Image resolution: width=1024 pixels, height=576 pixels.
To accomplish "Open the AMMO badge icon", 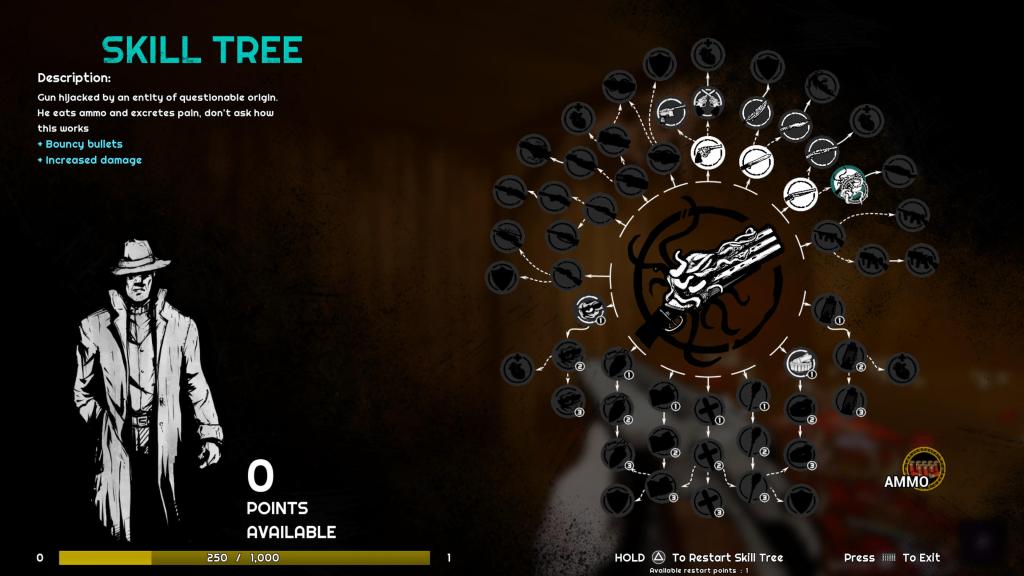I will point(923,466).
